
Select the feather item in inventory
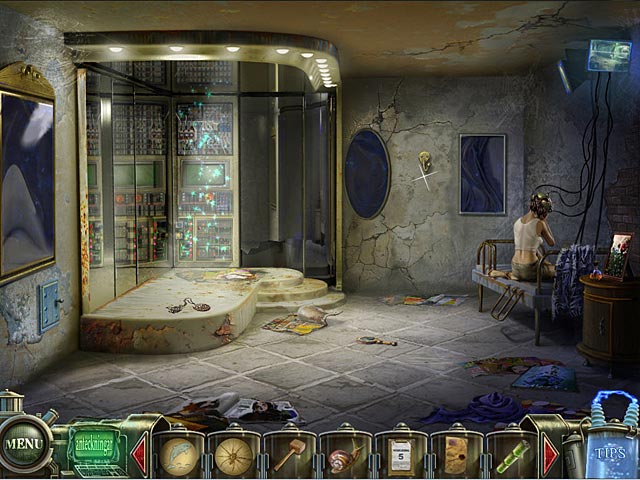point(180,455)
